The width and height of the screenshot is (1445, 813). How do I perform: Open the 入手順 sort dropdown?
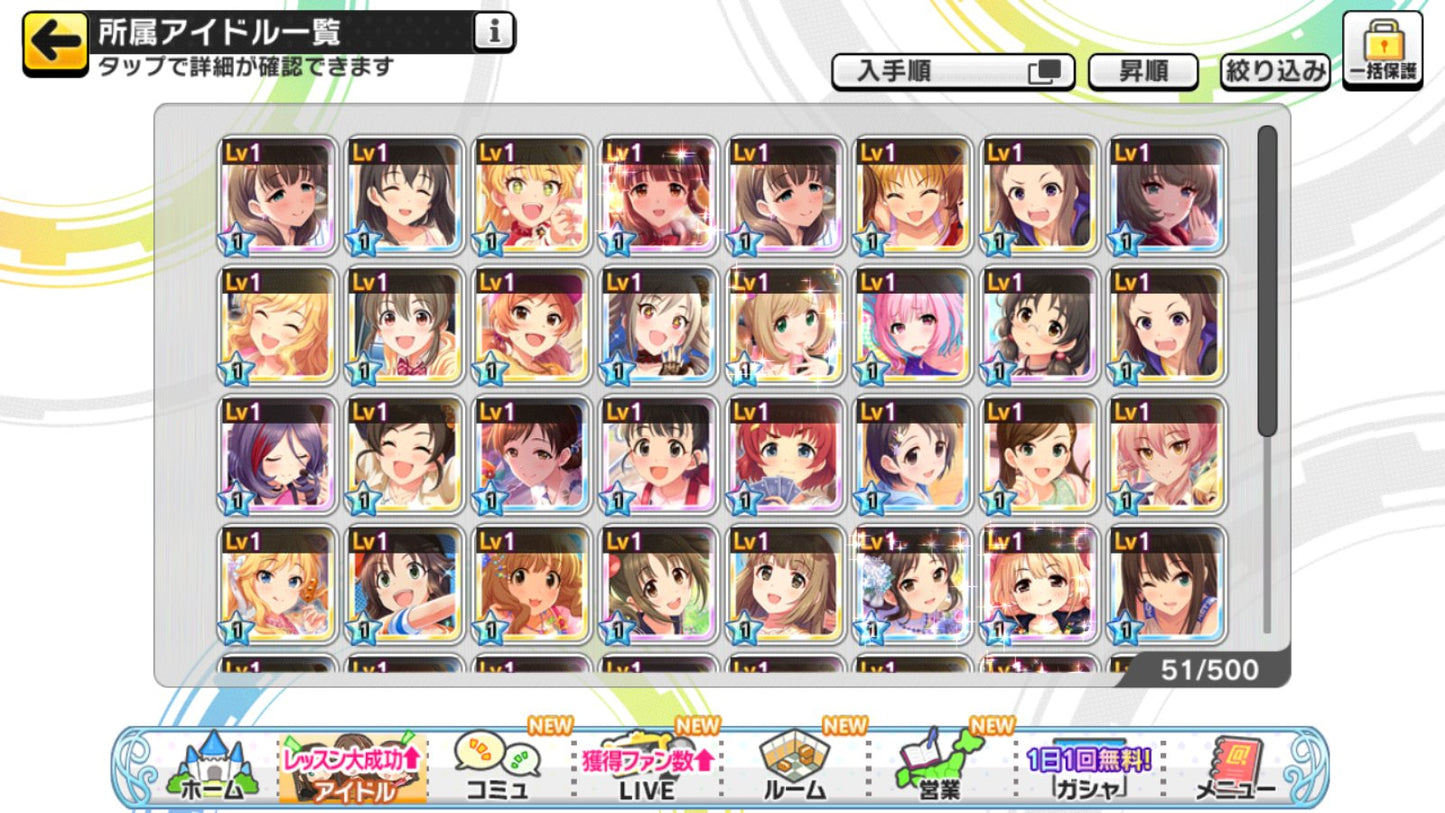tap(952, 72)
